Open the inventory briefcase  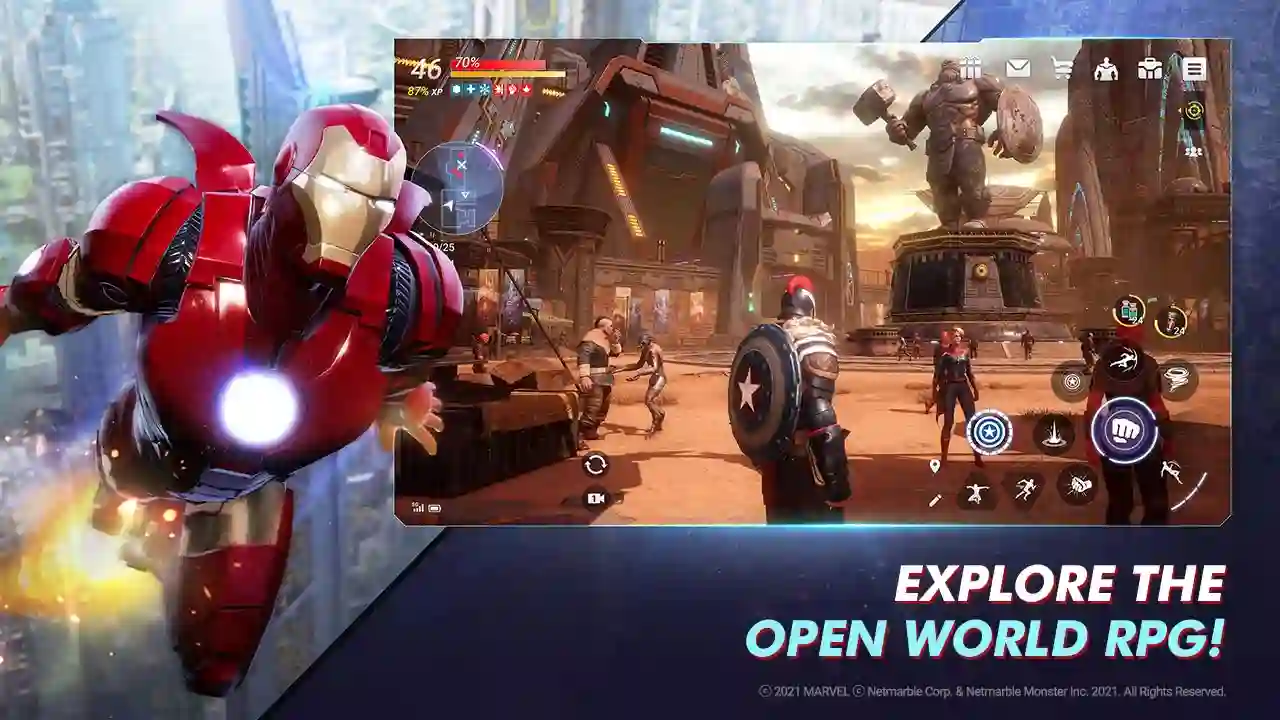point(1150,68)
